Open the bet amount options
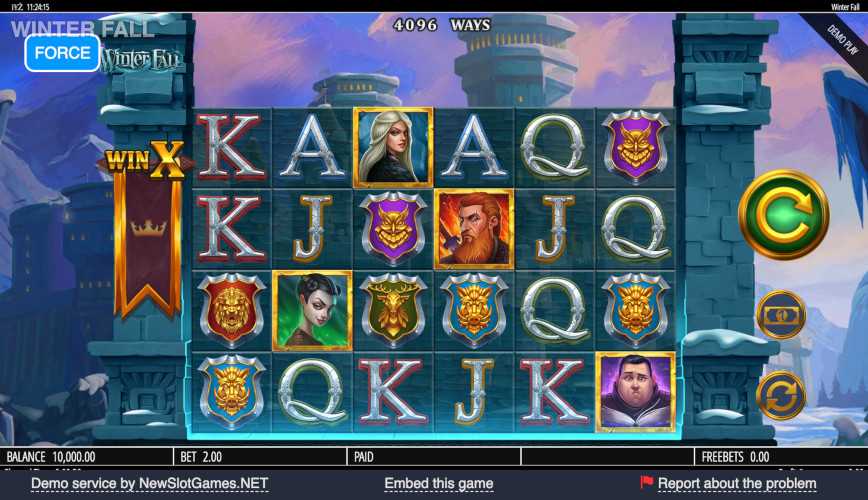Image resolution: width=868 pixels, height=500 pixels. pos(781,315)
